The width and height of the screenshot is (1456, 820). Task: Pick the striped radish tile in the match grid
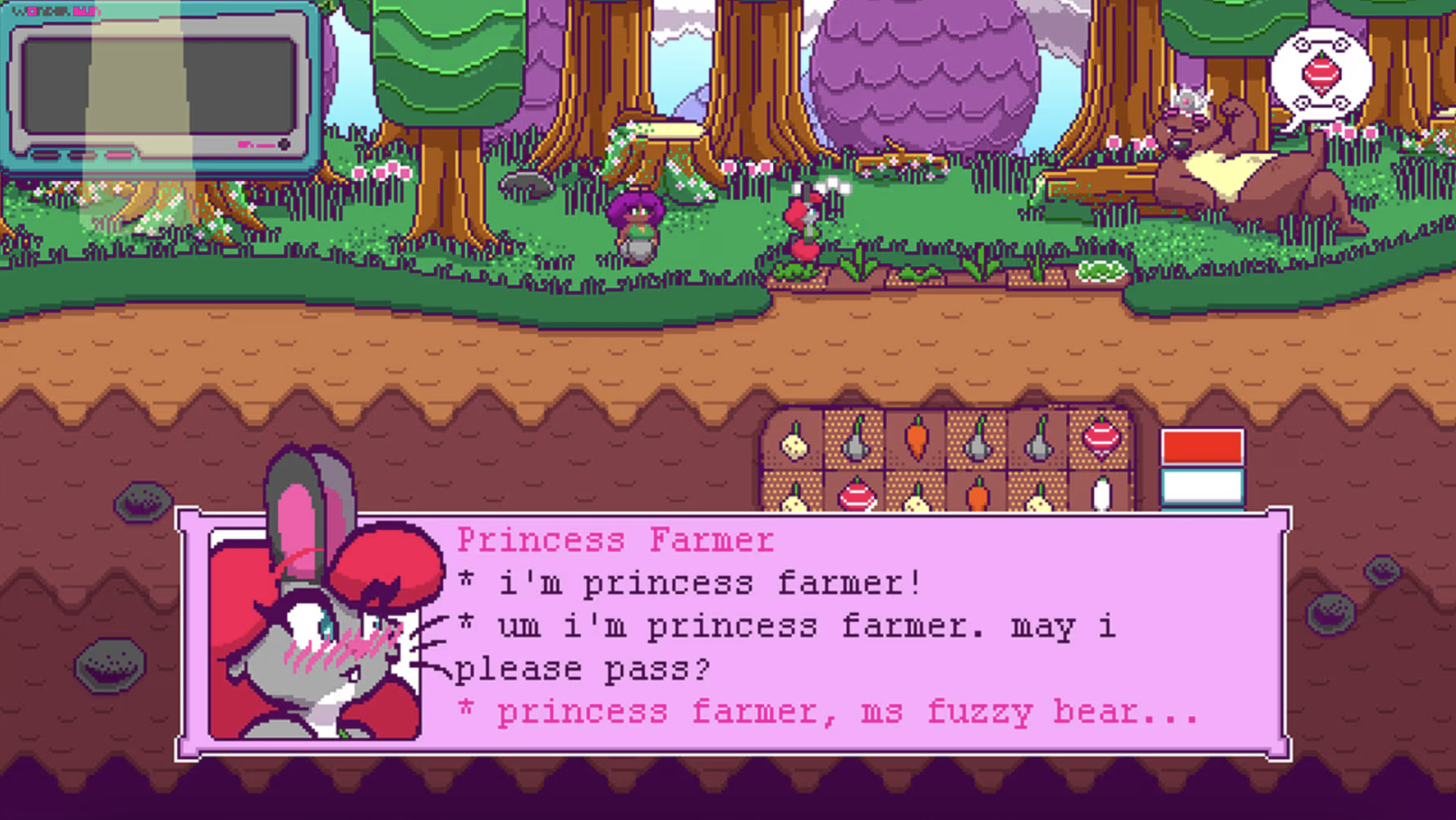(x=1103, y=442)
